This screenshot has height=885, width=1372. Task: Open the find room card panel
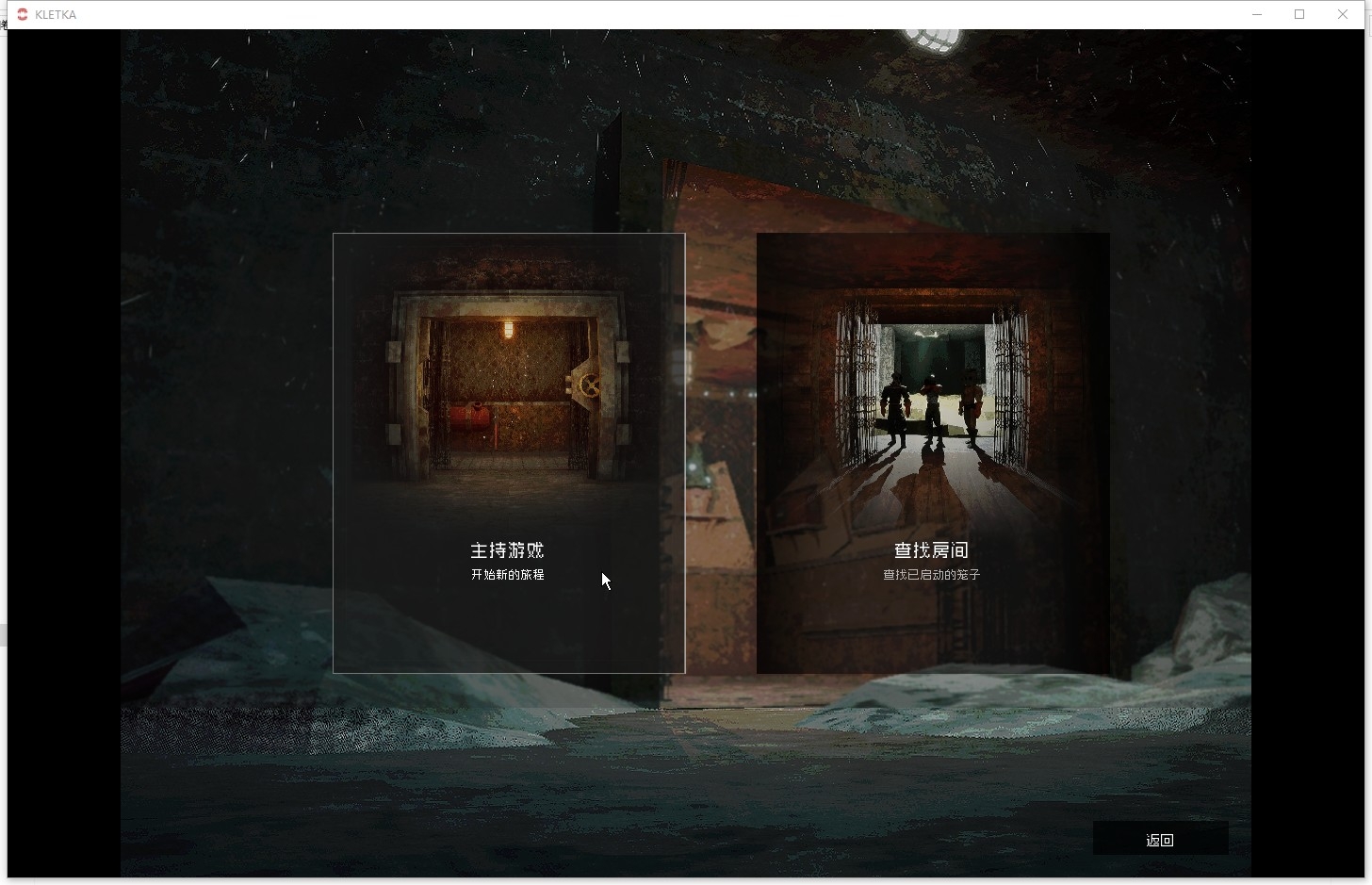point(932,452)
